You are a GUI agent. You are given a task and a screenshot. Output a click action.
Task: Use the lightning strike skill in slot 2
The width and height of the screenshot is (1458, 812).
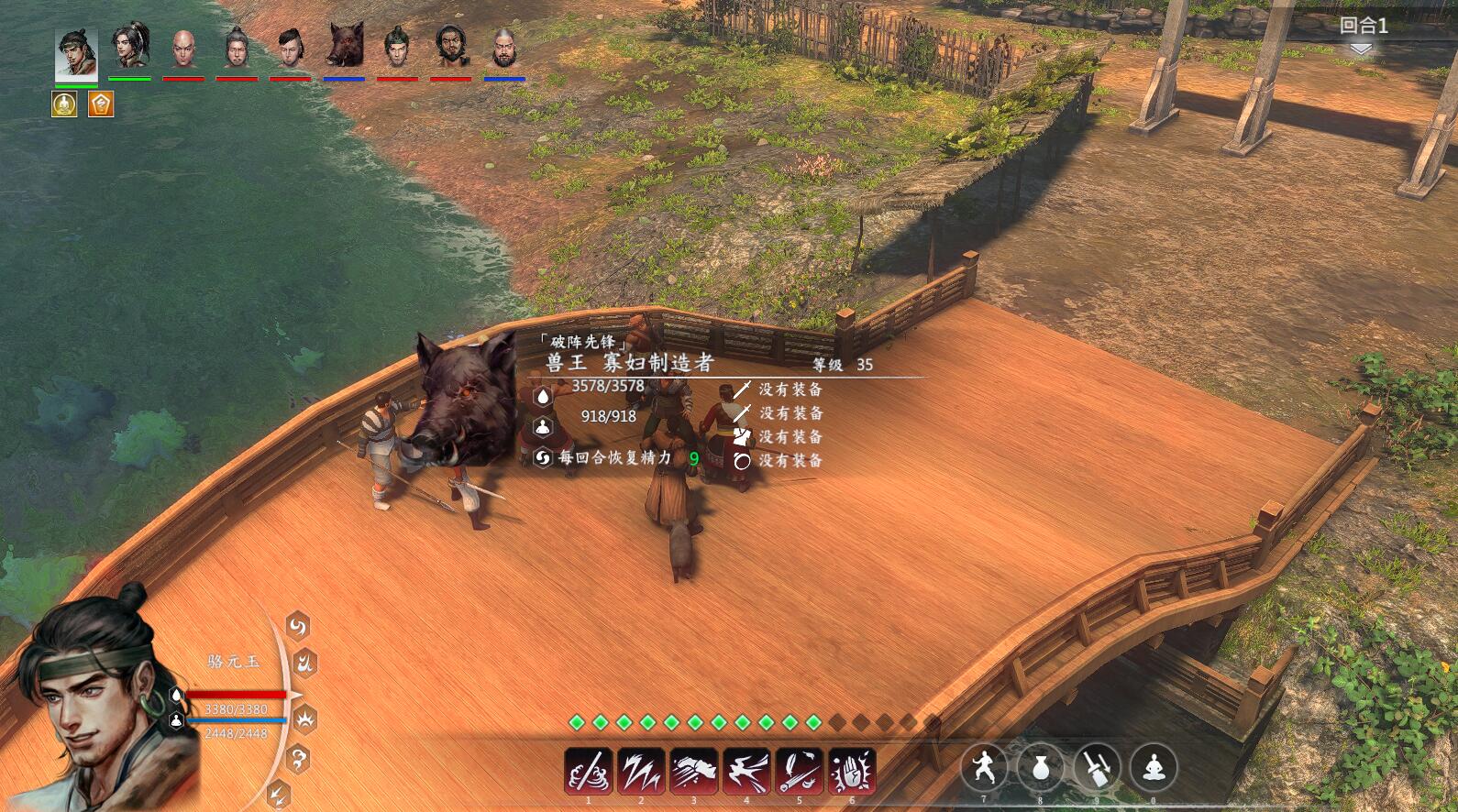(641, 771)
